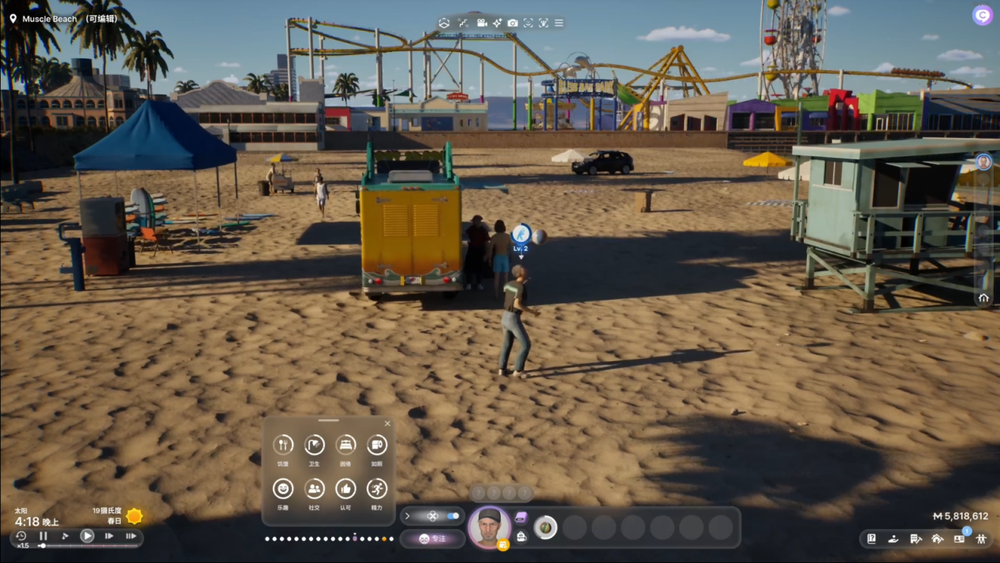Select the toilet need icon
The image size is (1000, 563).
376,445
